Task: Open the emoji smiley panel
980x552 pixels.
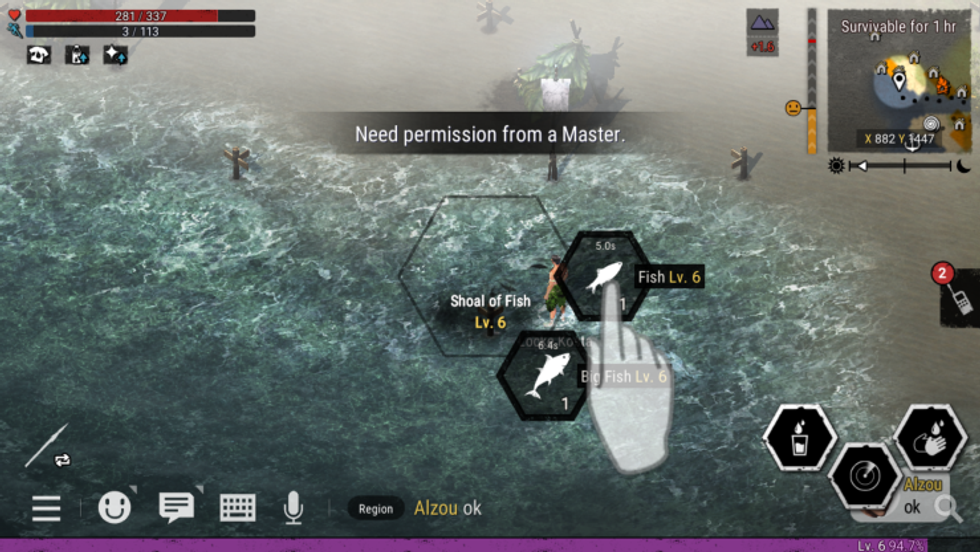Action: (x=115, y=508)
